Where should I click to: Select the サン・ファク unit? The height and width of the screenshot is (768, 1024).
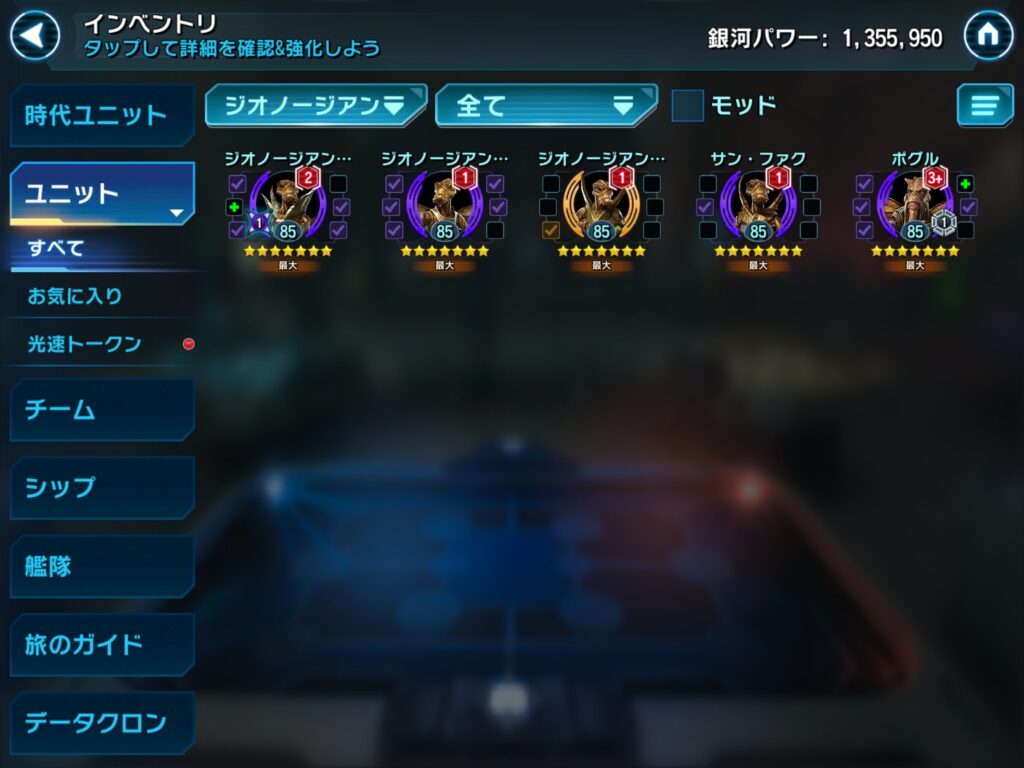pos(758,207)
